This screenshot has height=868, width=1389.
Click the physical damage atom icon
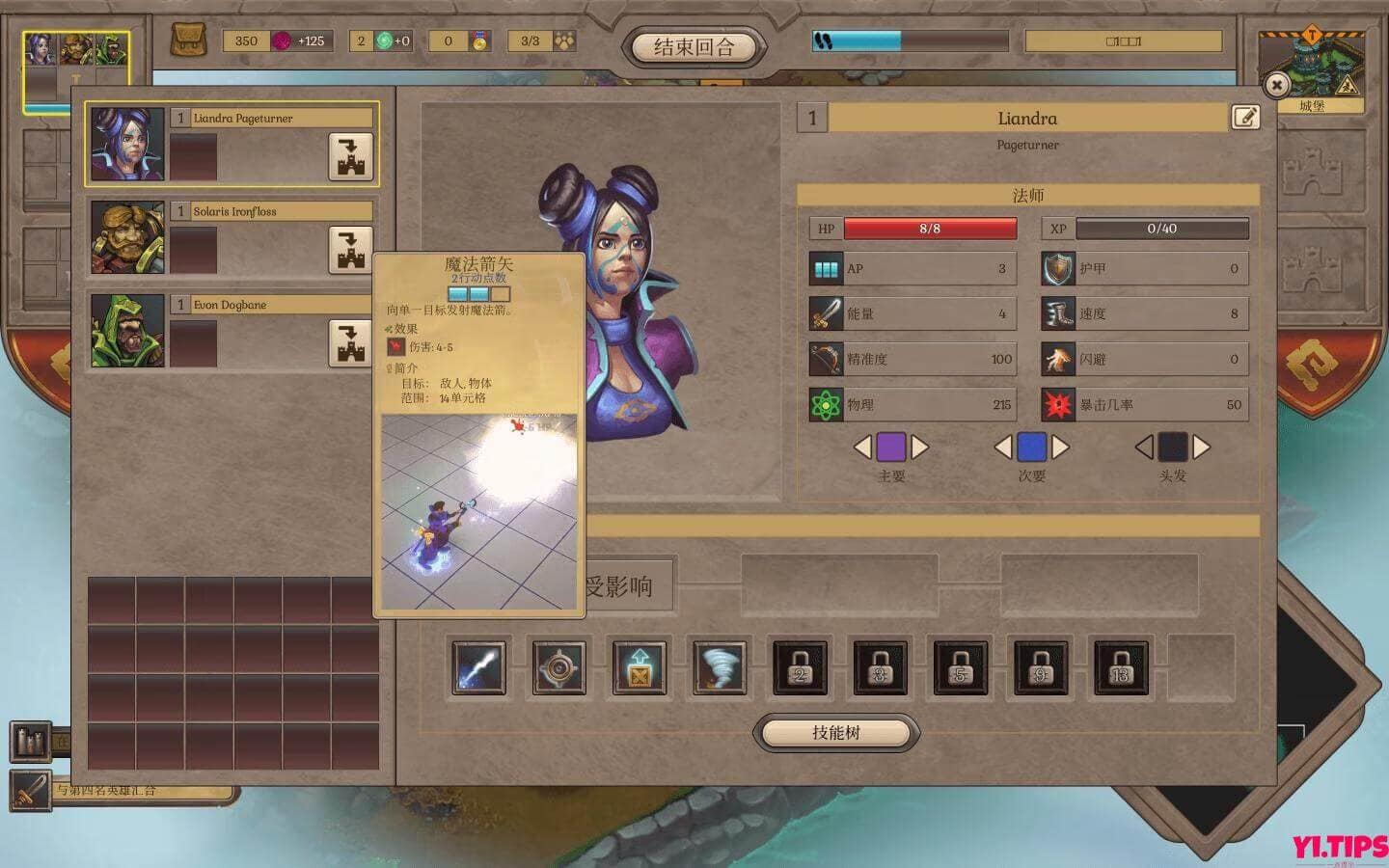coord(825,404)
